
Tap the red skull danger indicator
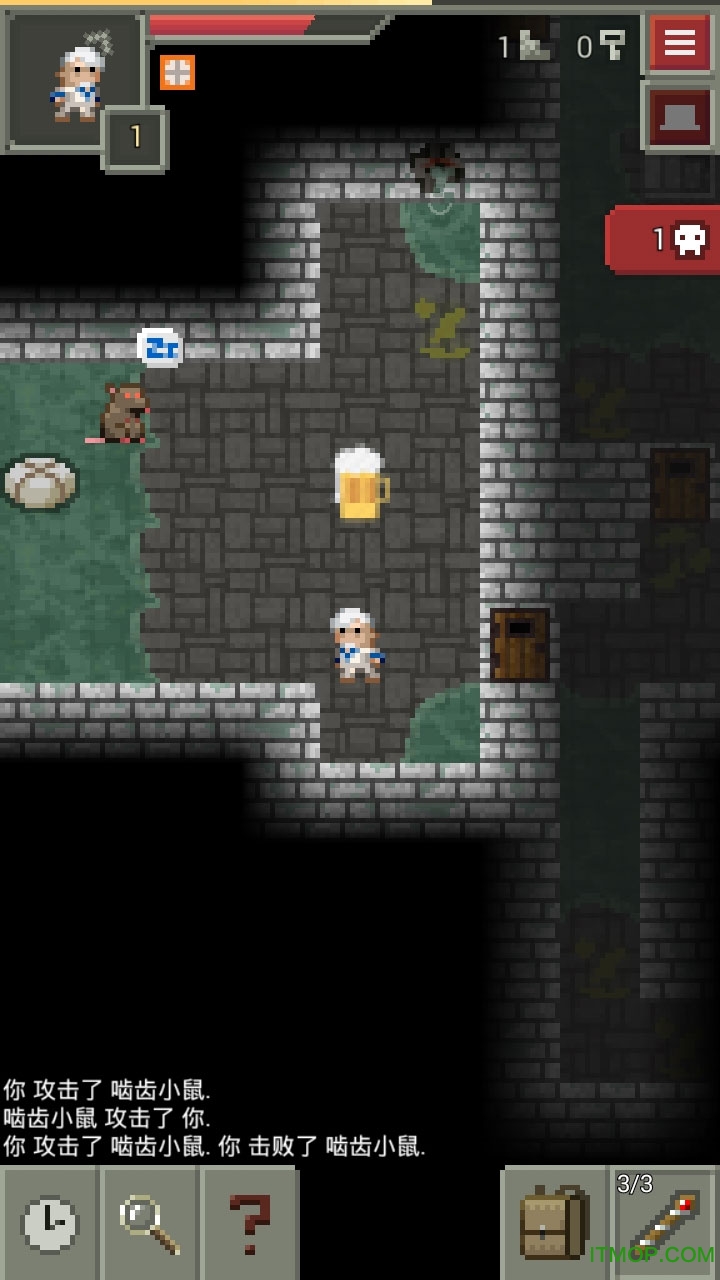click(x=665, y=239)
